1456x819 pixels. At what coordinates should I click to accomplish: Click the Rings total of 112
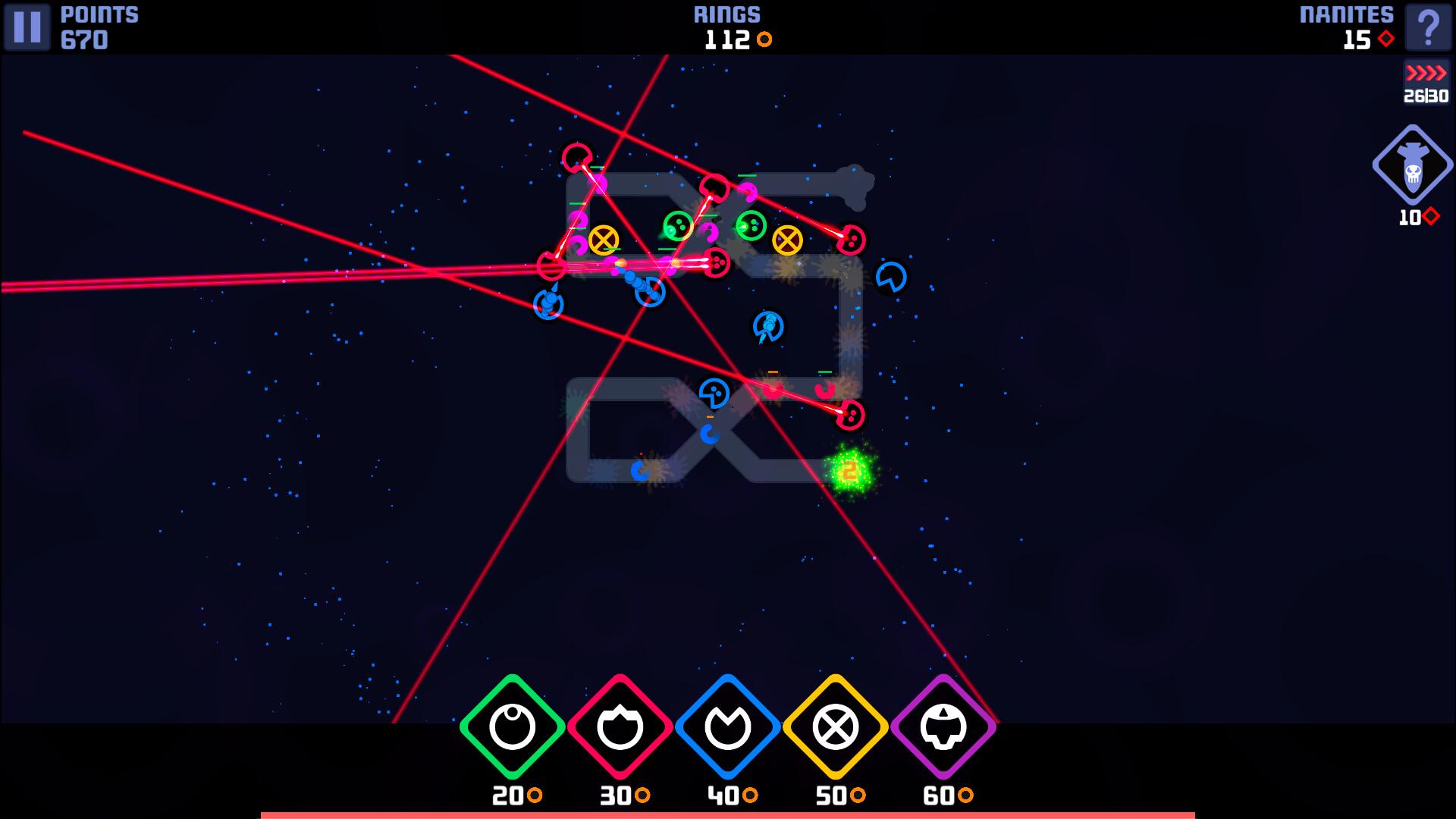728,41
